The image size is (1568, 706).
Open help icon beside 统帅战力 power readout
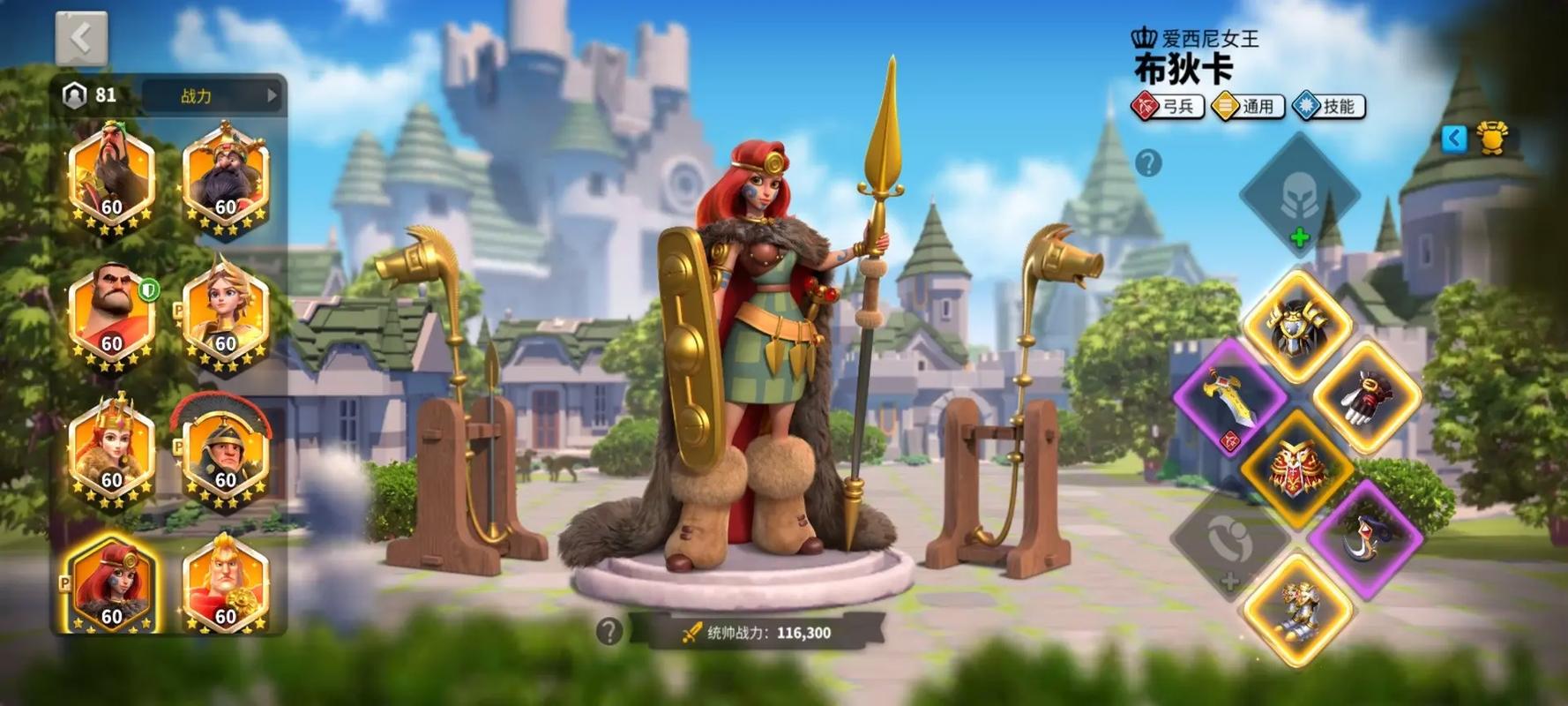tap(609, 632)
